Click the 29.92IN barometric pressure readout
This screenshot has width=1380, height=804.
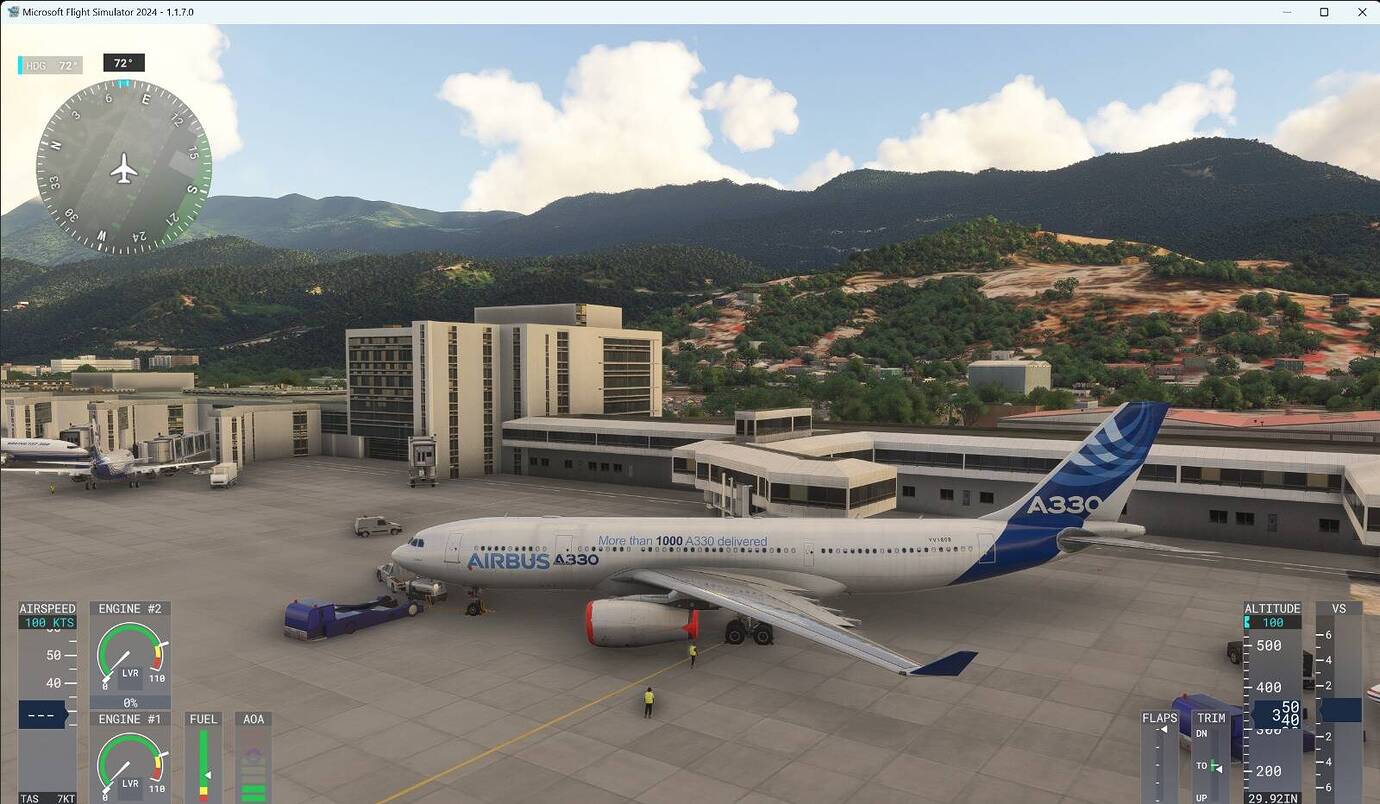pos(1275,797)
